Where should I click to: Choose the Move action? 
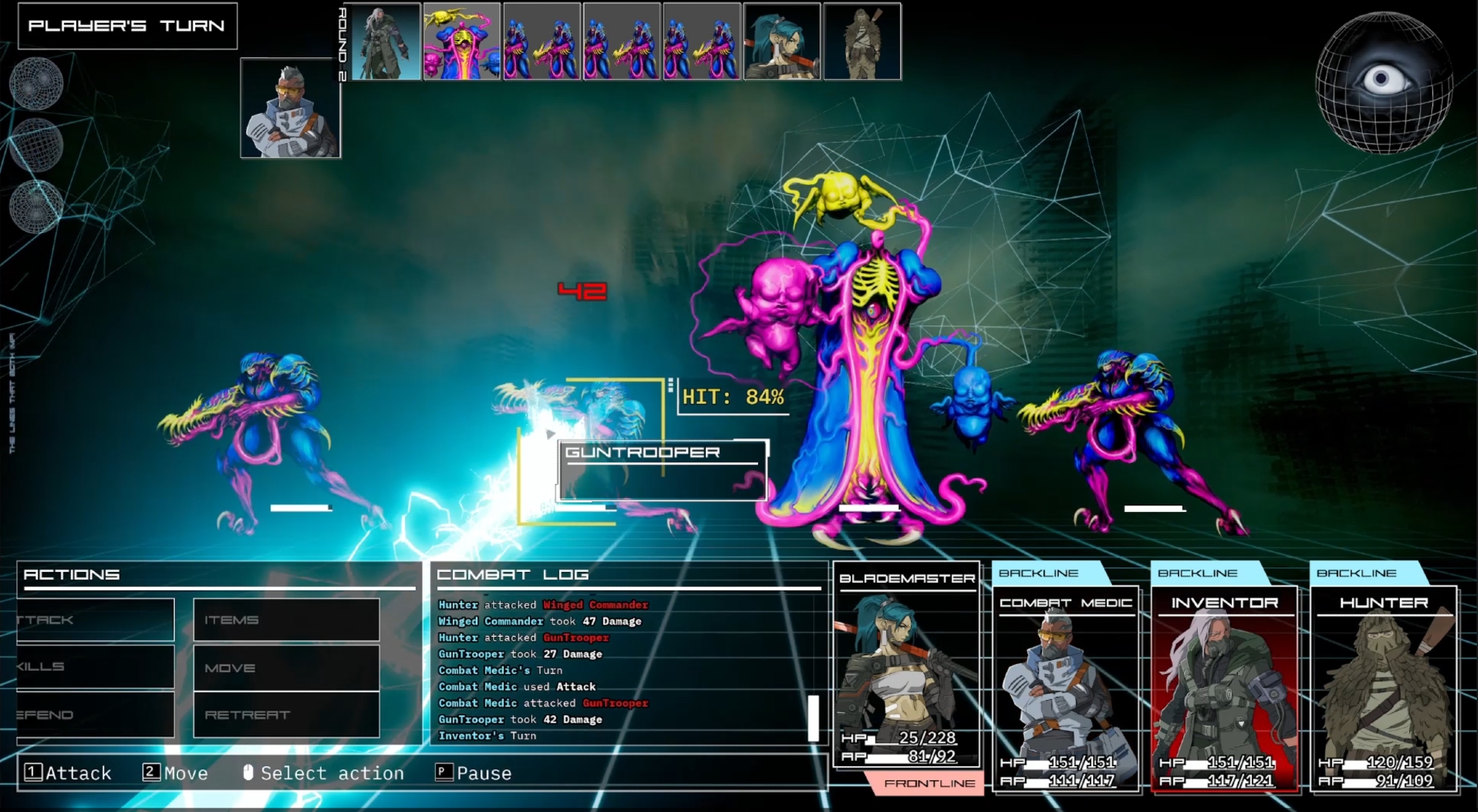pyautogui.click(x=286, y=667)
